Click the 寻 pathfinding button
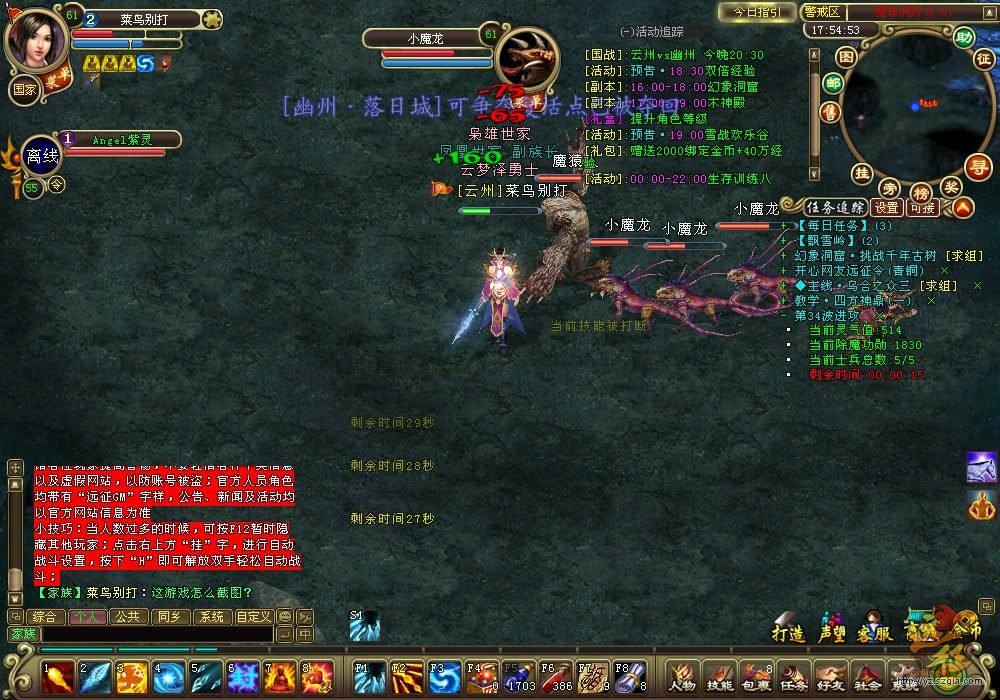1000x700 pixels. [977, 166]
